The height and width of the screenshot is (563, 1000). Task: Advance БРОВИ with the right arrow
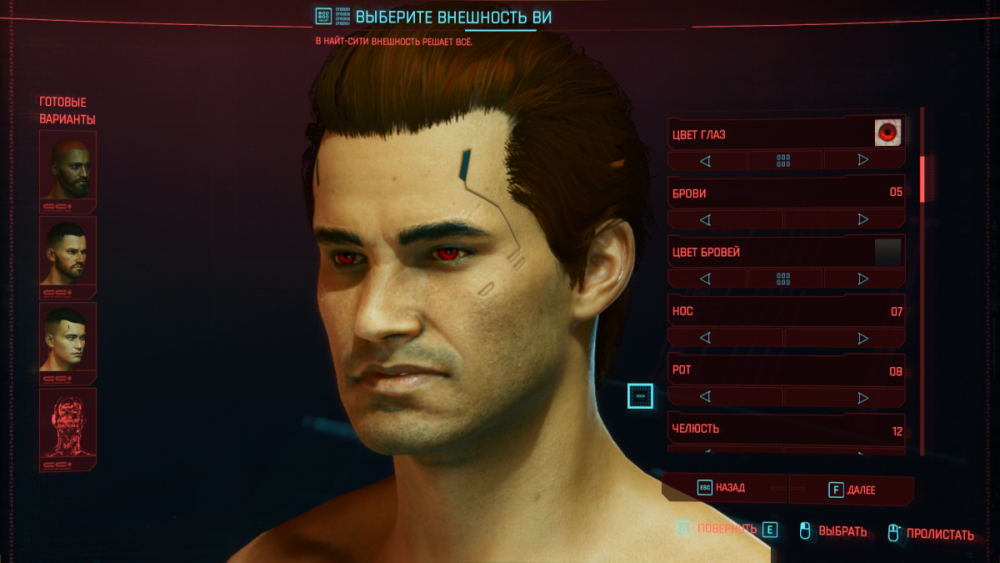pos(862,219)
